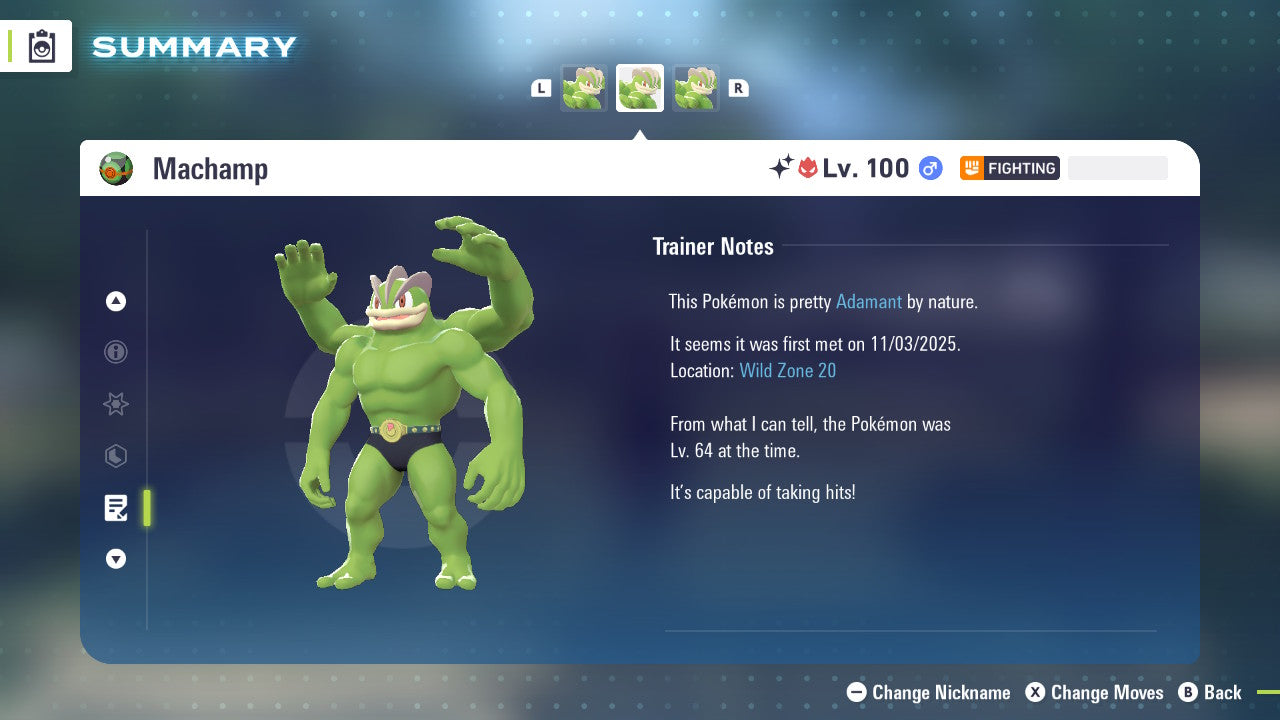
Task: Click the Poké Ball icon beside Machamp's name
Action: tap(115, 168)
